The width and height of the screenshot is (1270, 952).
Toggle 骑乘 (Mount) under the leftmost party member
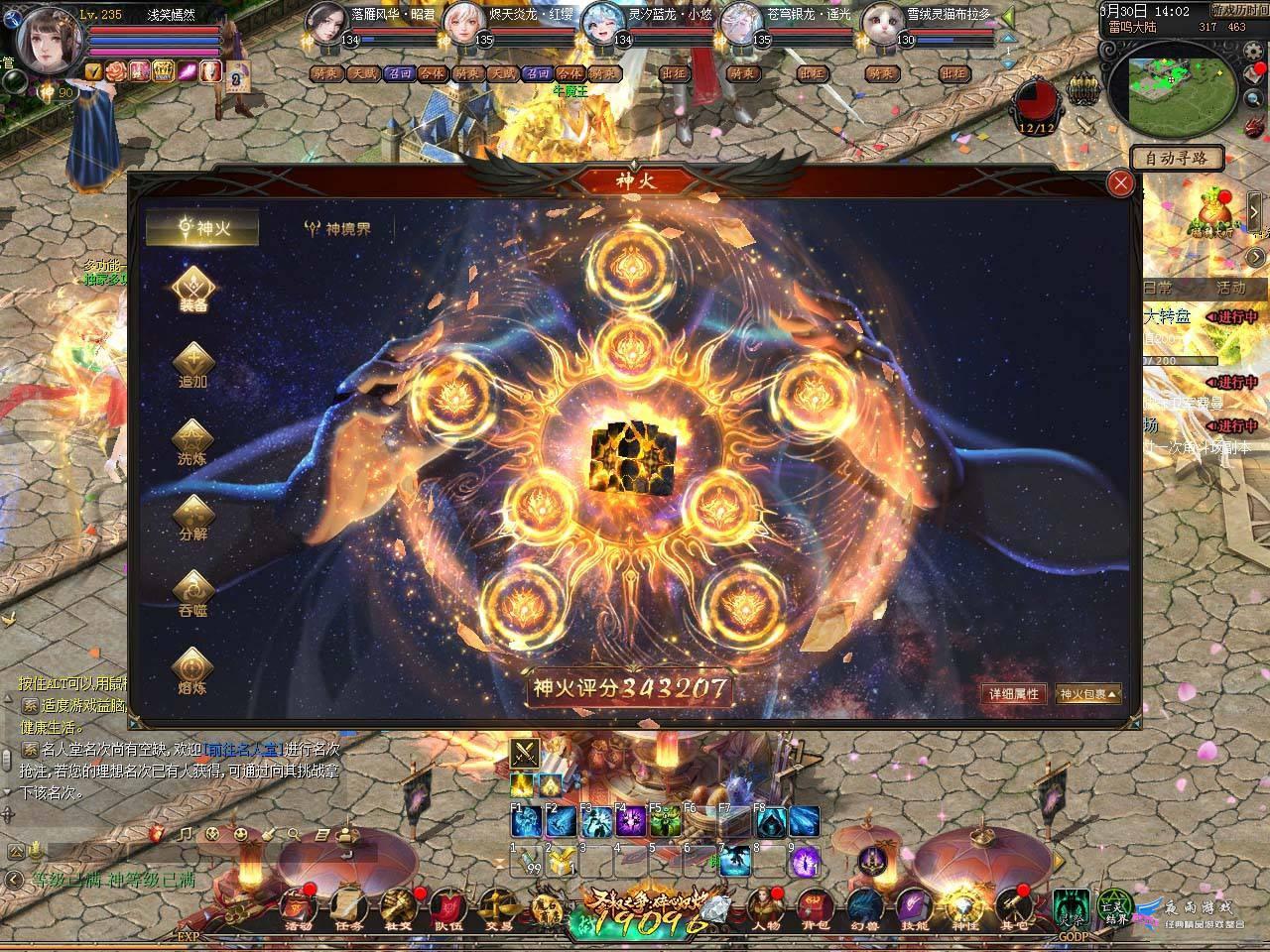325,72
